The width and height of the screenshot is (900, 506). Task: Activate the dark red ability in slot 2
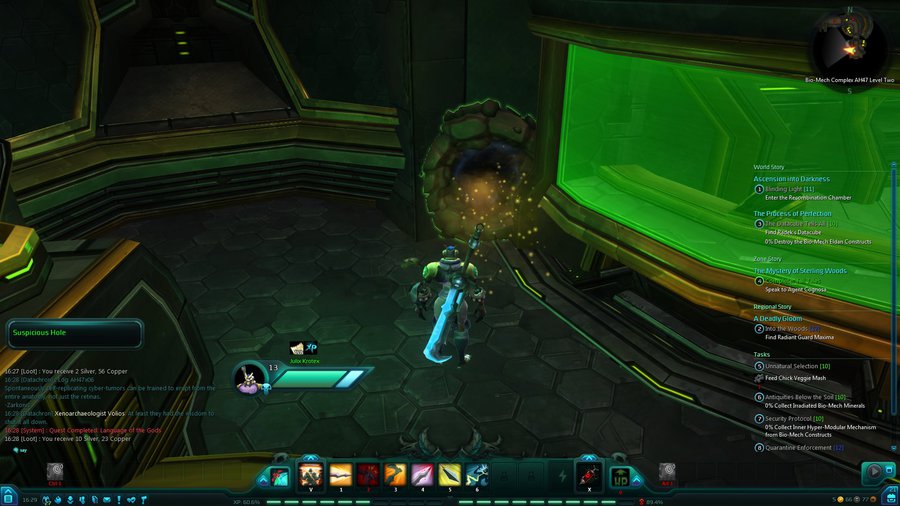368,475
